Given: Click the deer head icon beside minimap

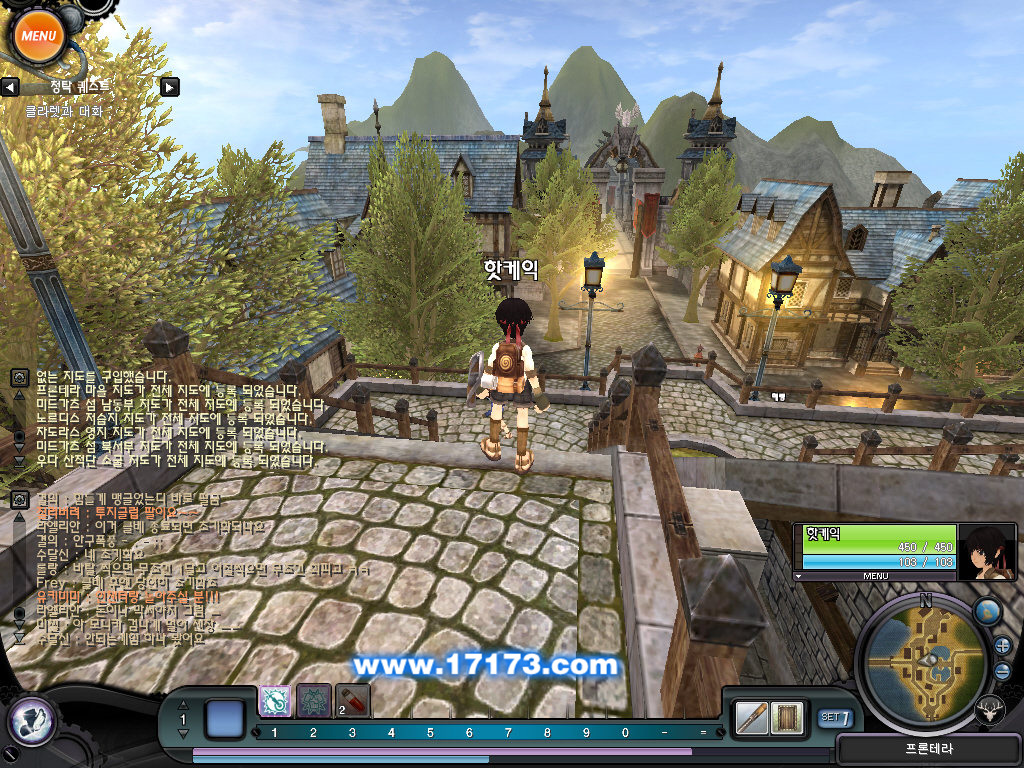Looking at the screenshot, I should [x=990, y=709].
